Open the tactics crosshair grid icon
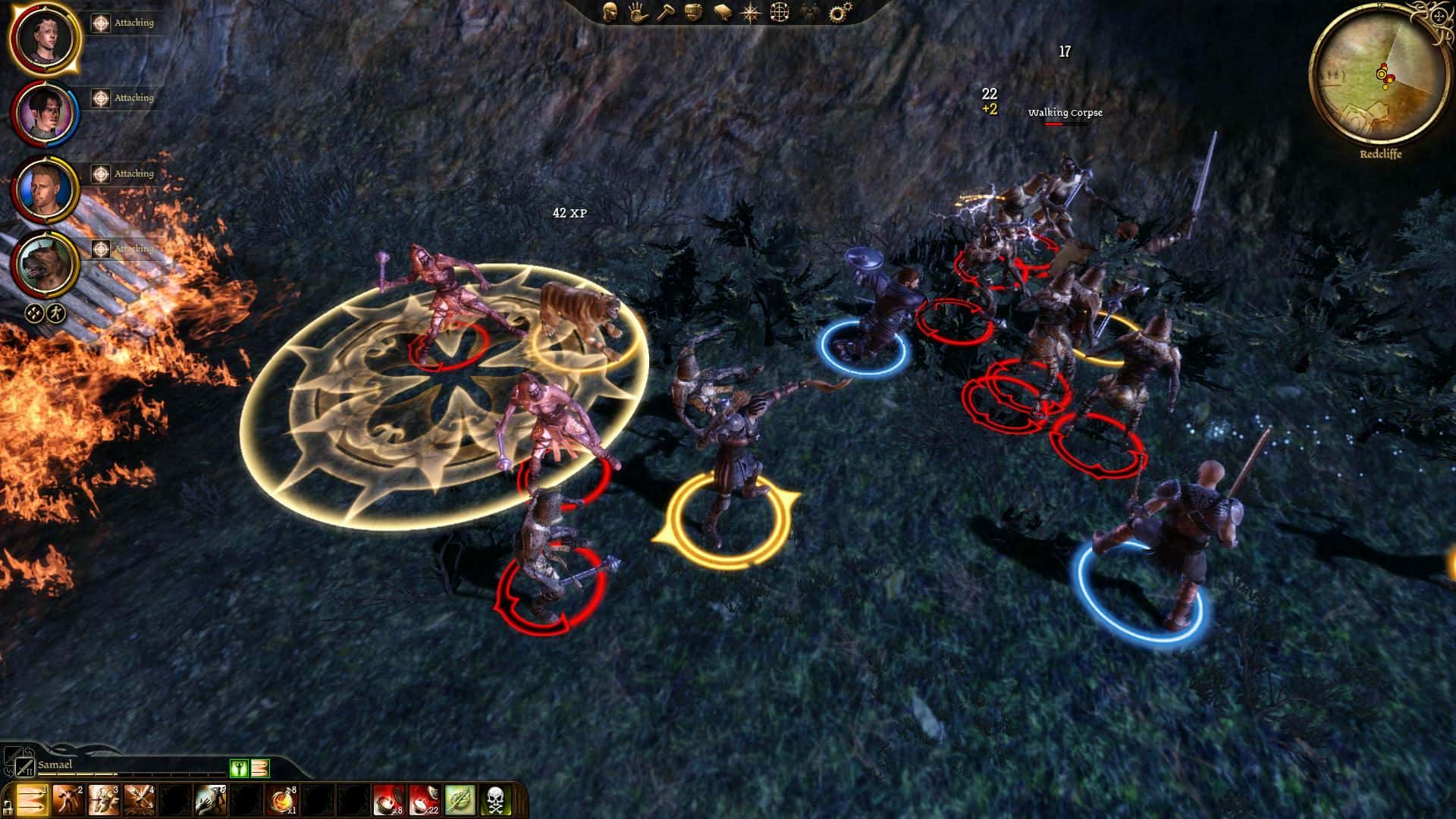The image size is (1456, 819). pyautogui.click(x=780, y=12)
